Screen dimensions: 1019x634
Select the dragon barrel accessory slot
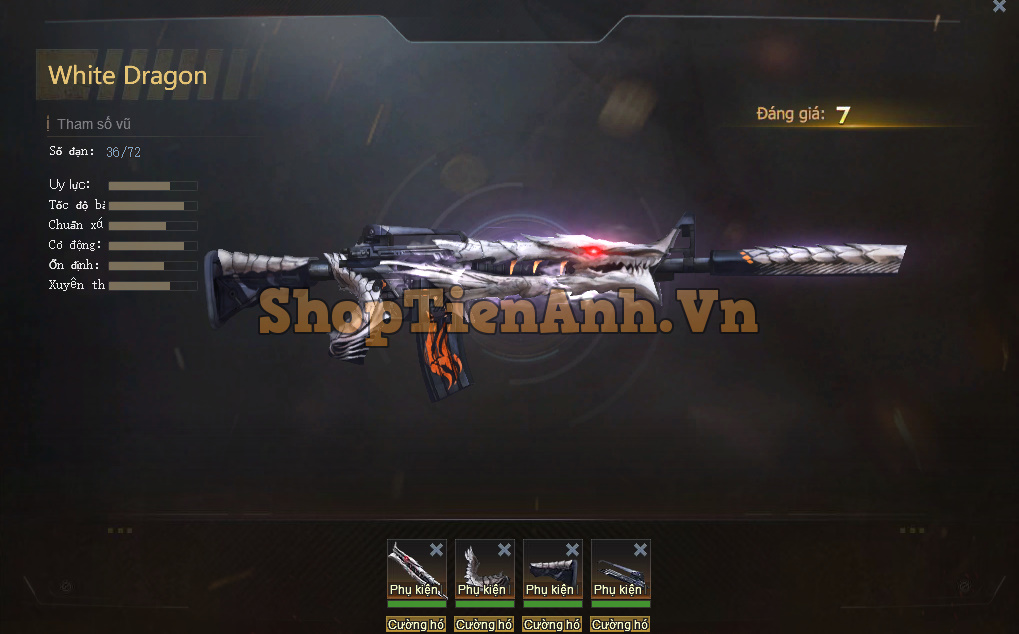coord(412,572)
